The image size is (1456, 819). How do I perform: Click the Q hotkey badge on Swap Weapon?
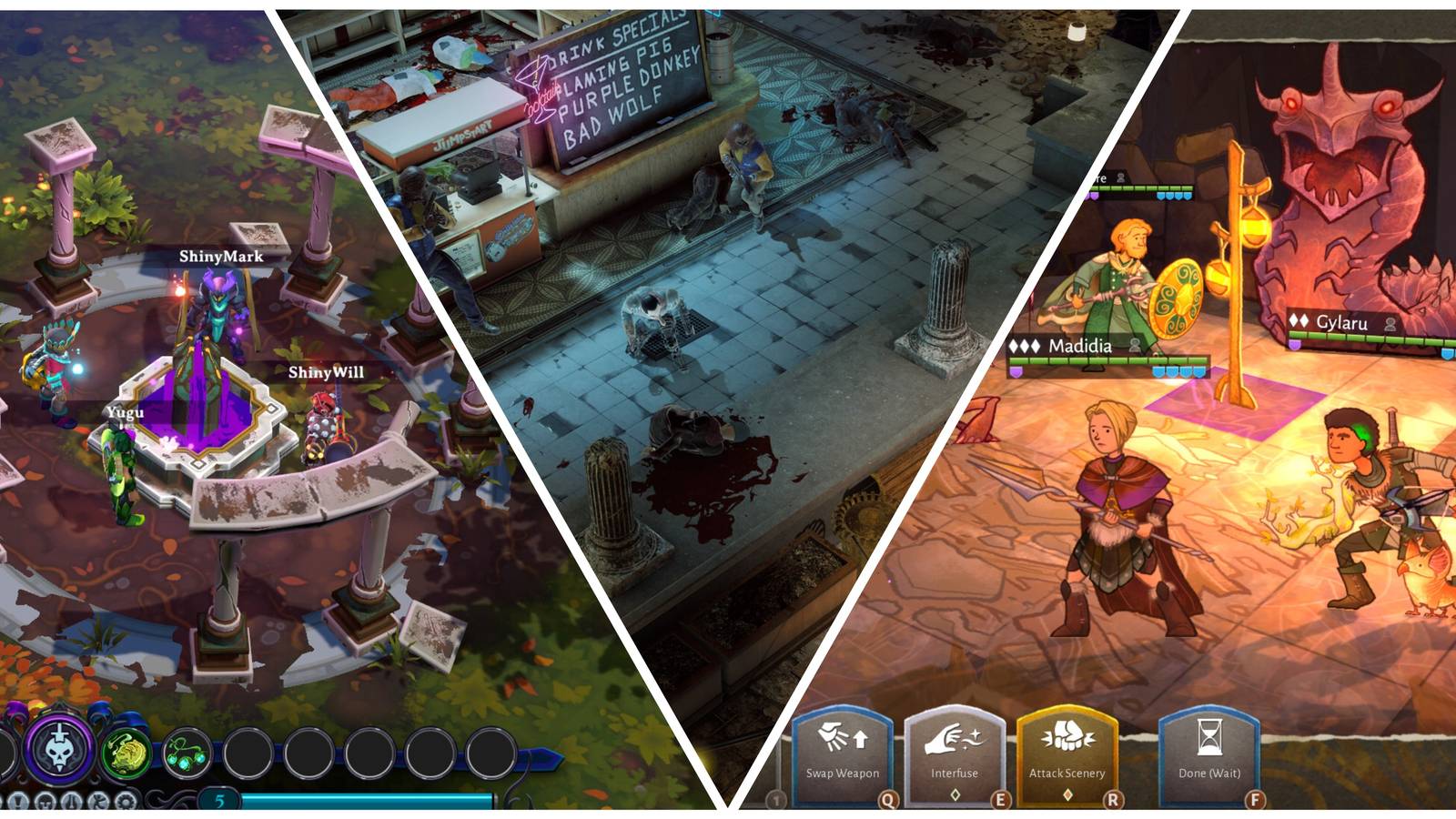(888, 798)
